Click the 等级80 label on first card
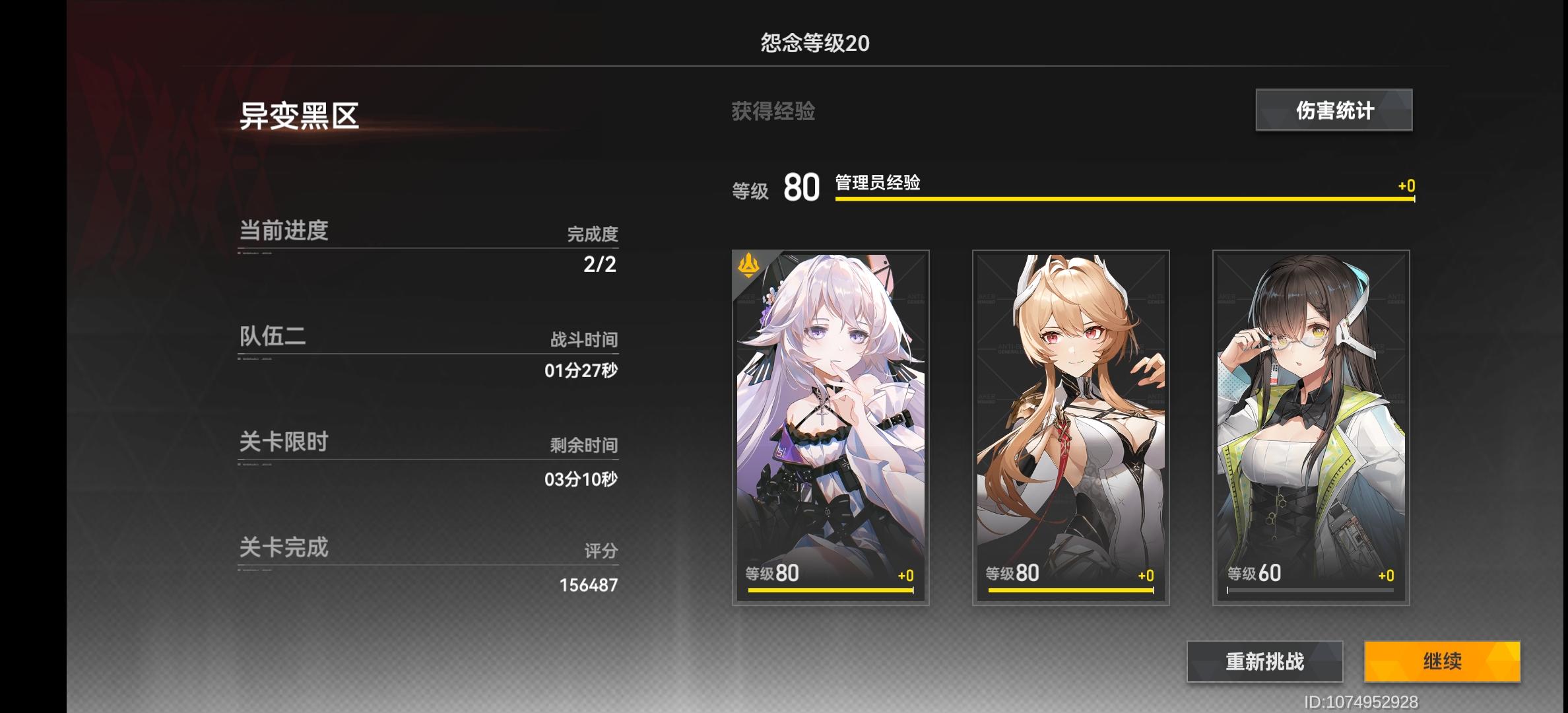 [x=772, y=573]
